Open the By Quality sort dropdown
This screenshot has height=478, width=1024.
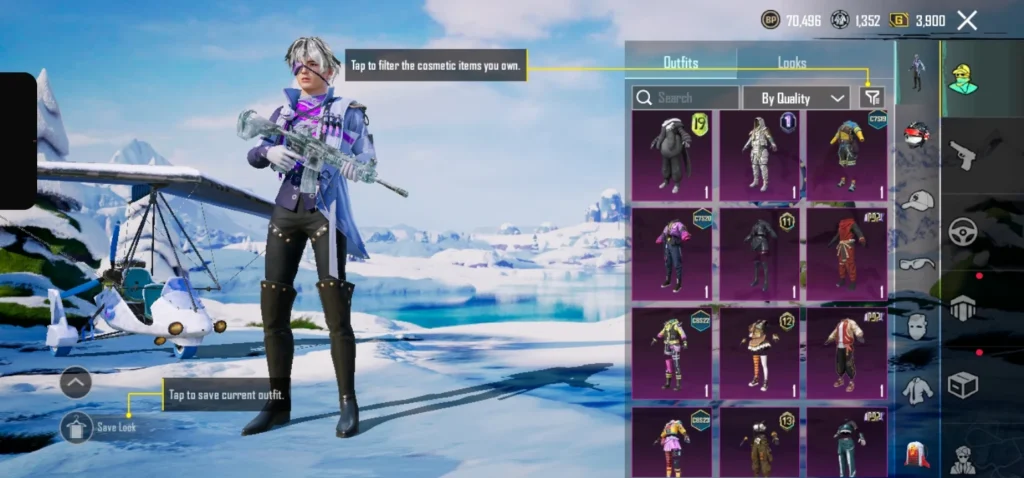pos(796,97)
